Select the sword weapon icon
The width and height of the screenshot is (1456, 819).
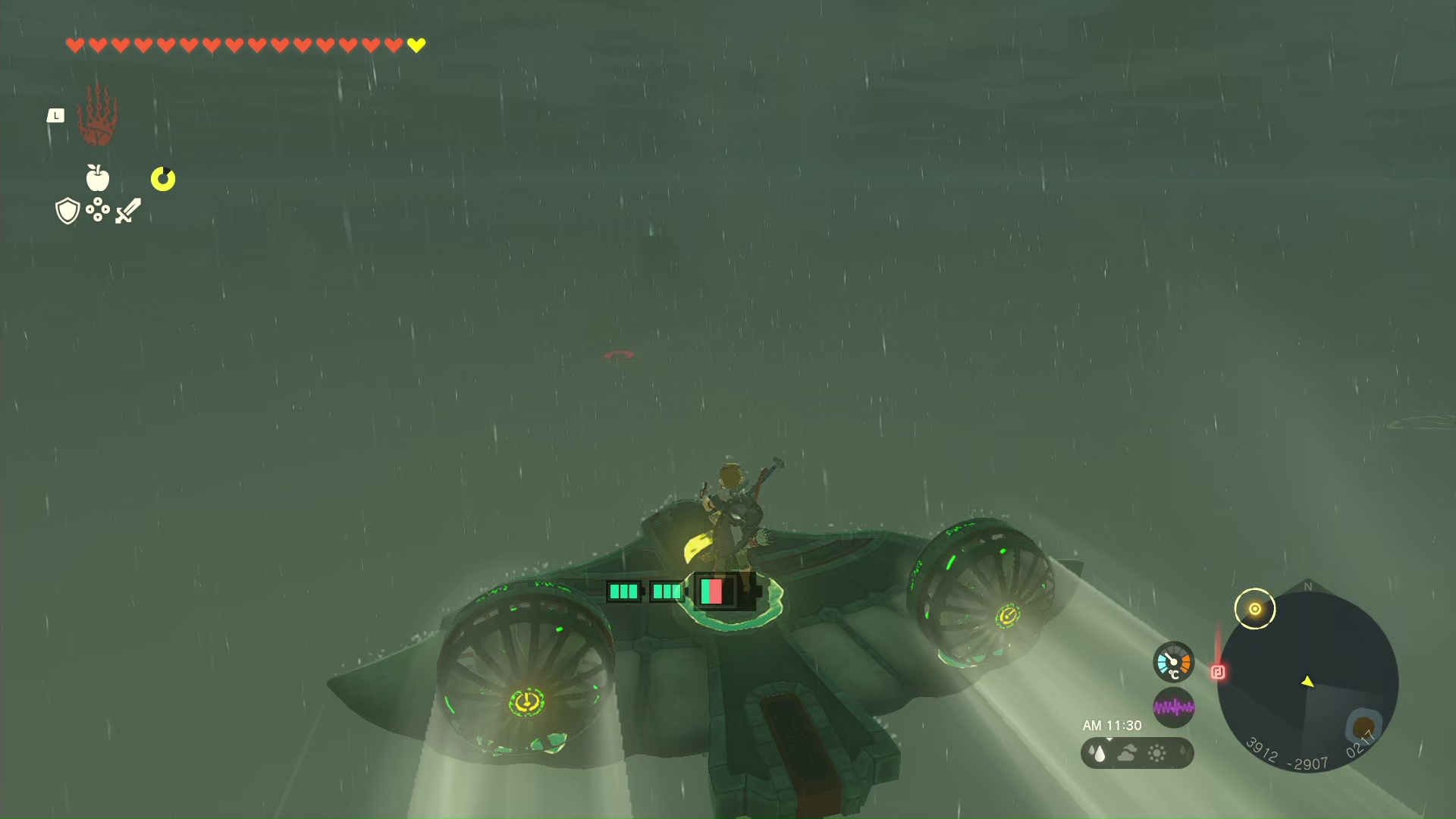coord(128,211)
